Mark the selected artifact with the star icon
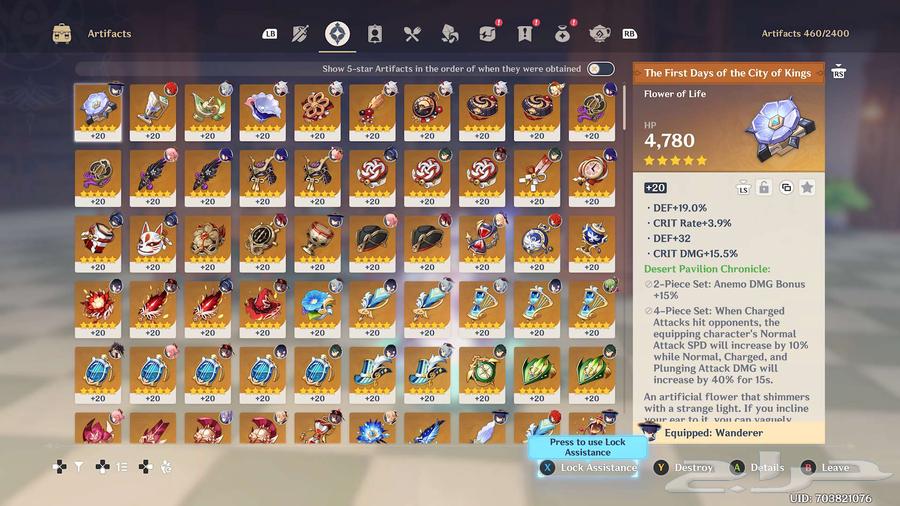This screenshot has height=506, width=900. point(807,187)
